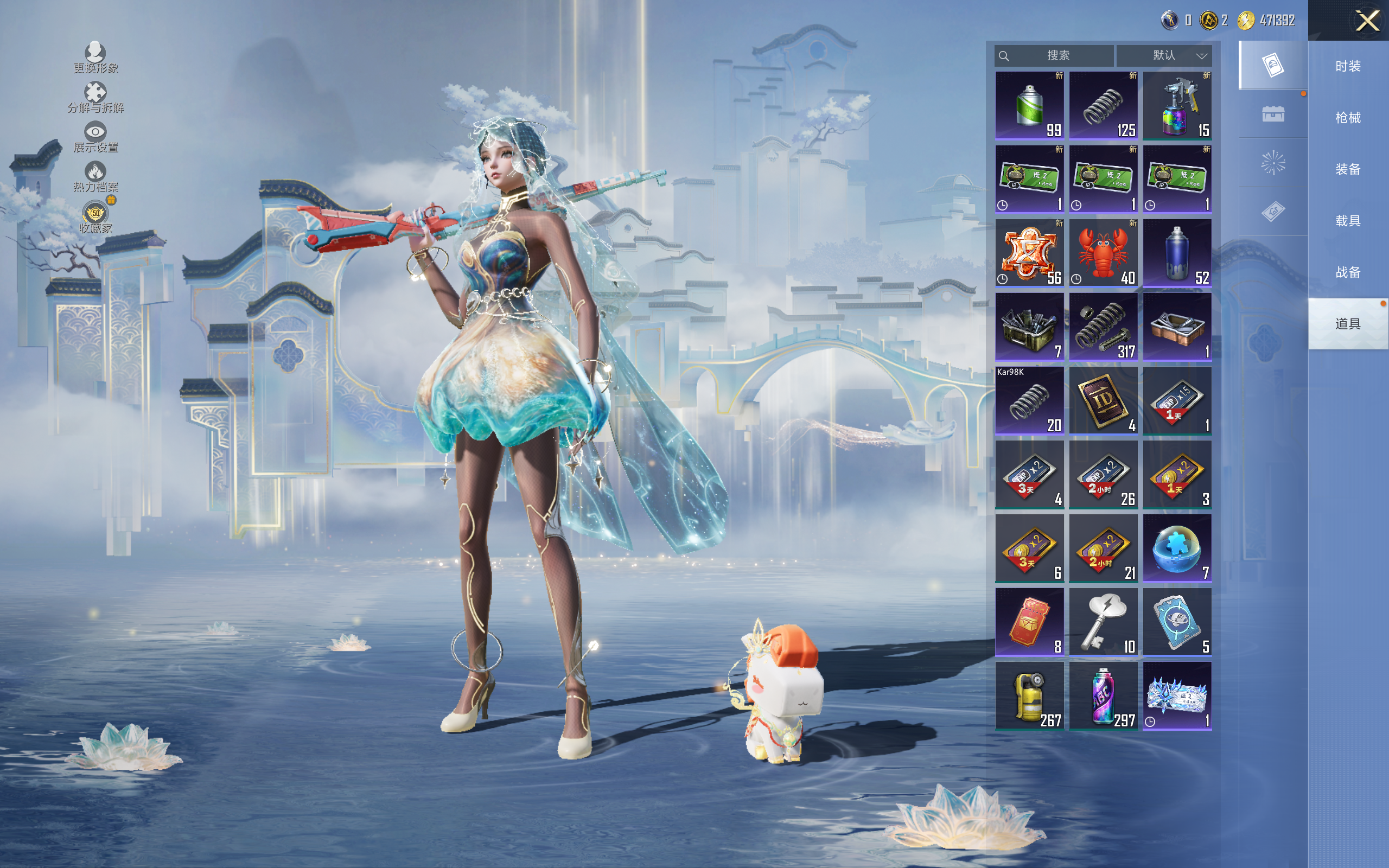This screenshot has width=1389, height=868.
Task: Open 更换形象 change appearance
Action: pyautogui.click(x=95, y=58)
